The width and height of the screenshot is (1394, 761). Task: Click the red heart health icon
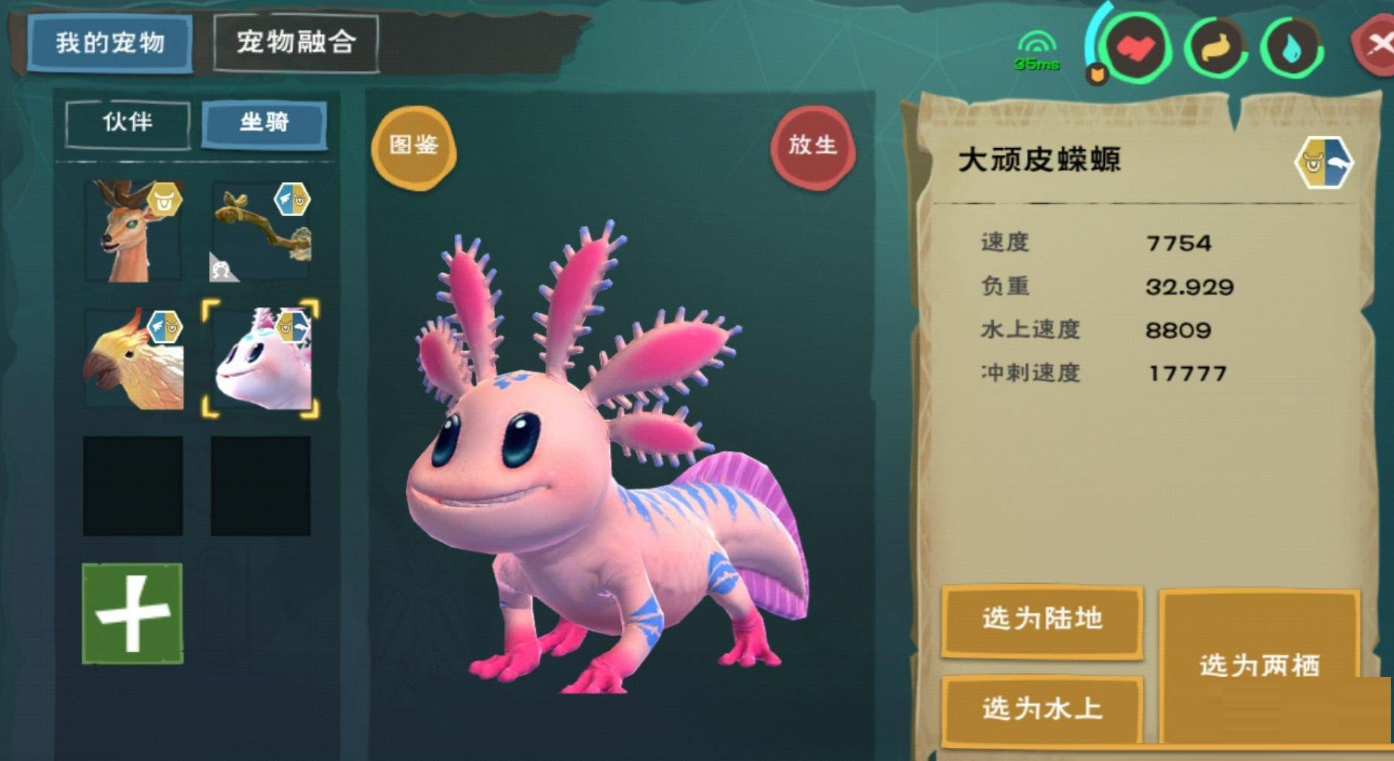coord(1137,47)
